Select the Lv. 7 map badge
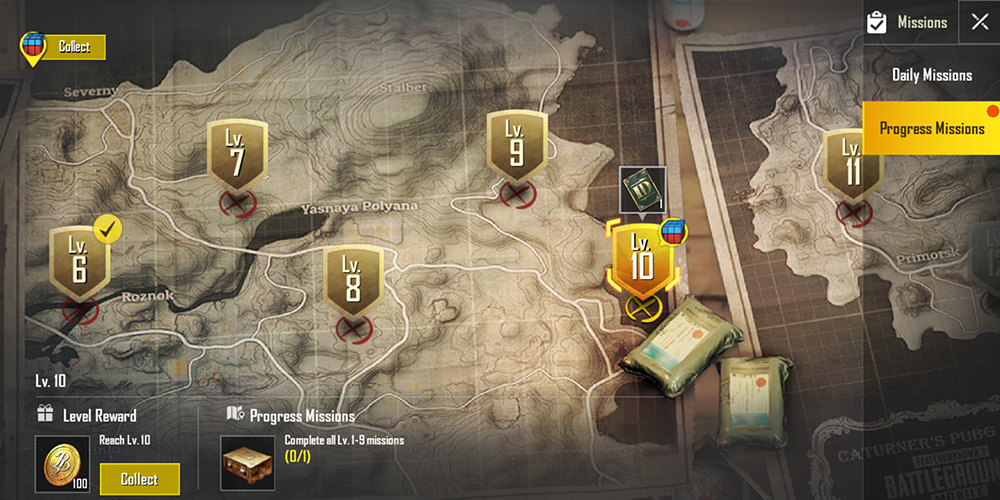 pyautogui.click(x=237, y=155)
